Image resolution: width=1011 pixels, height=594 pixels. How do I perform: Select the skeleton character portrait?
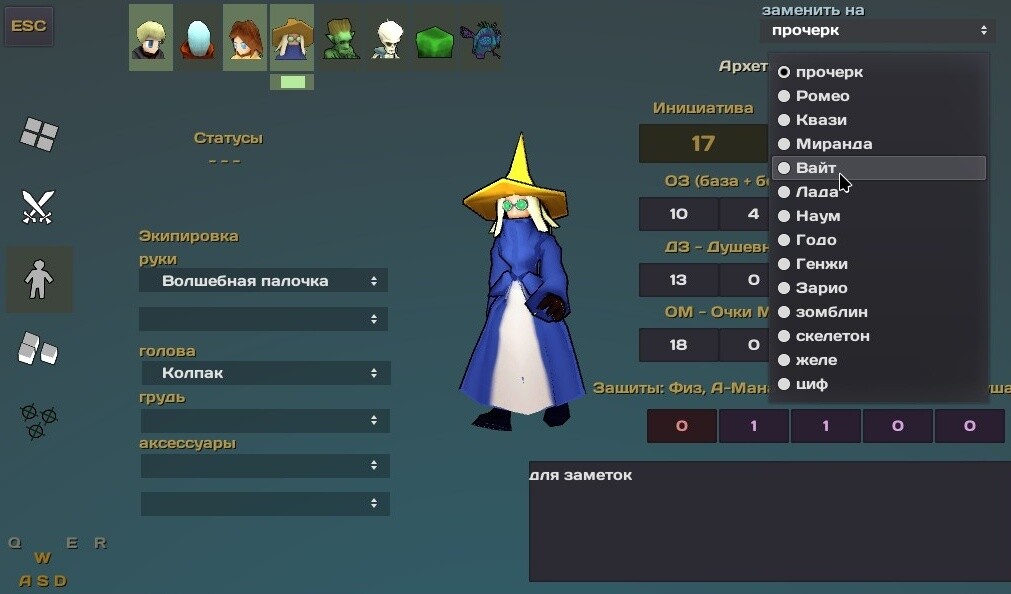tap(388, 38)
